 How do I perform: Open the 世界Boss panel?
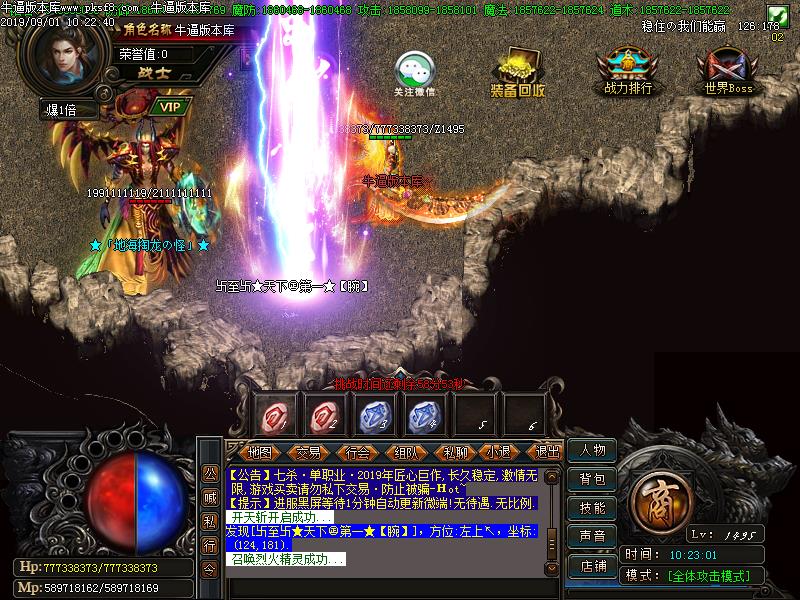728,70
